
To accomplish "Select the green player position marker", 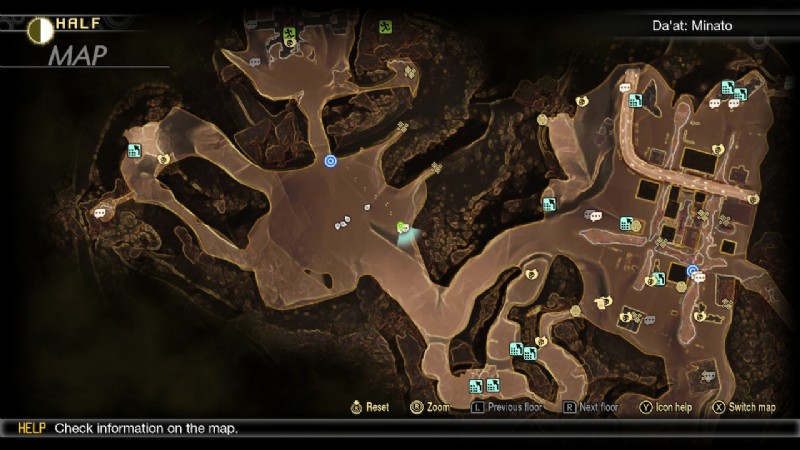I will pyautogui.click(x=403, y=229).
